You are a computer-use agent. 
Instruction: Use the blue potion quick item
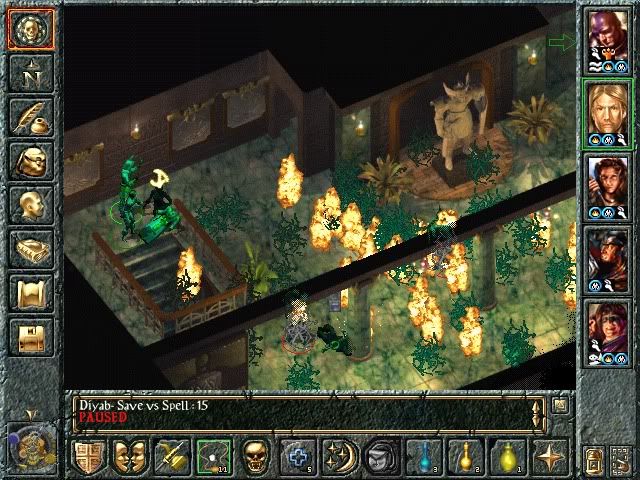pyautogui.click(x=425, y=456)
